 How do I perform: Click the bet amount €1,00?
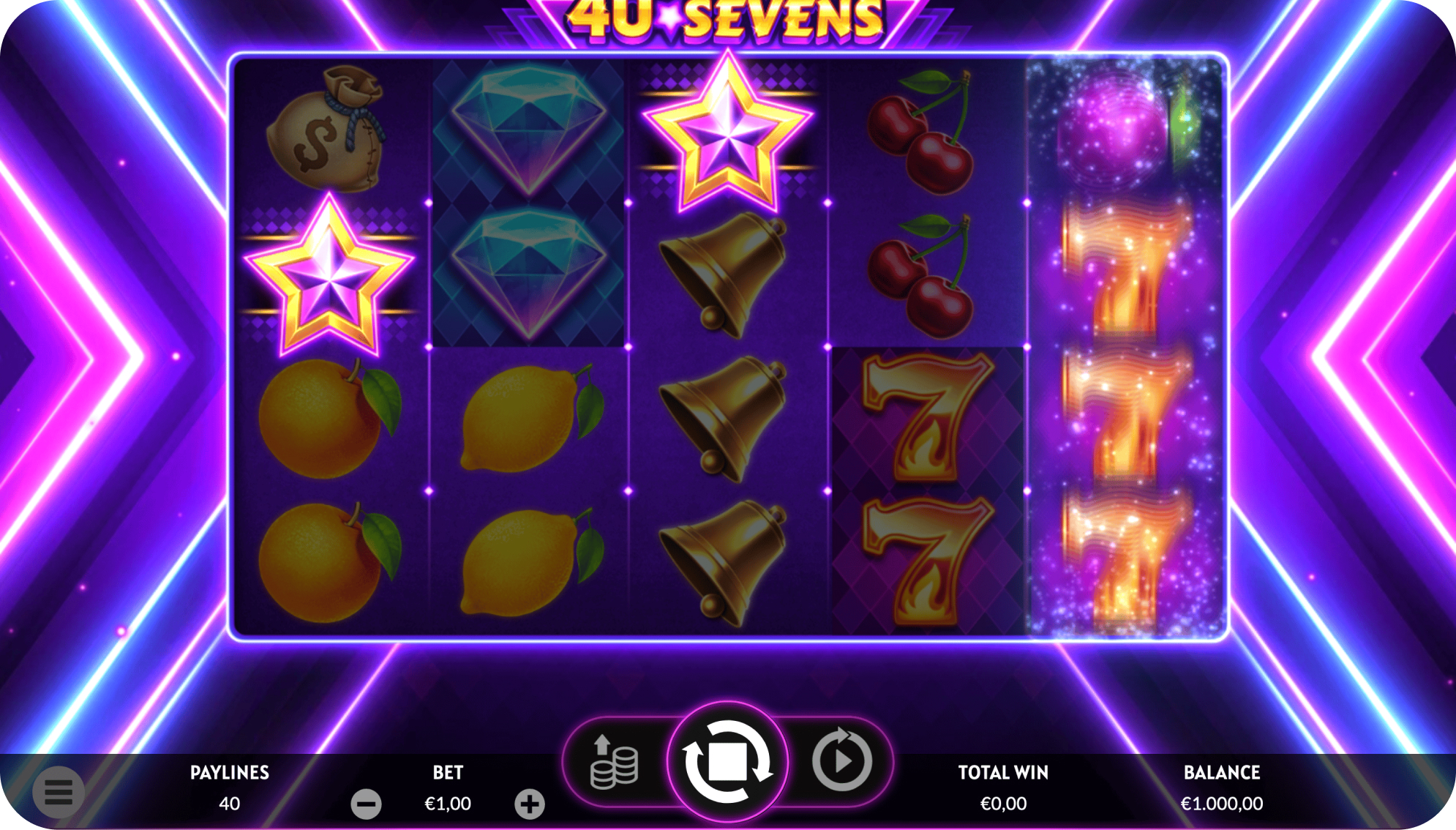[x=449, y=803]
